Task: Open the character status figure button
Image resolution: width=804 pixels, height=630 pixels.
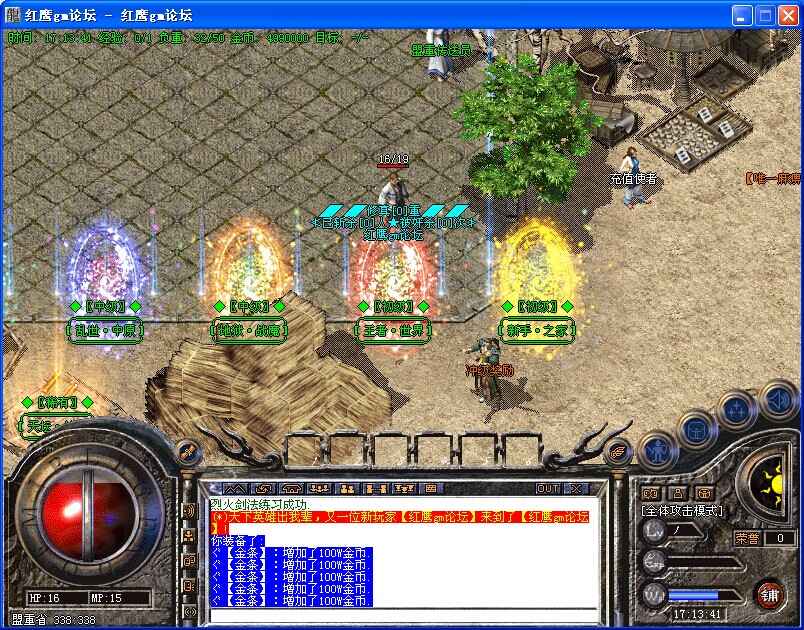Action: [x=658, y=452]
